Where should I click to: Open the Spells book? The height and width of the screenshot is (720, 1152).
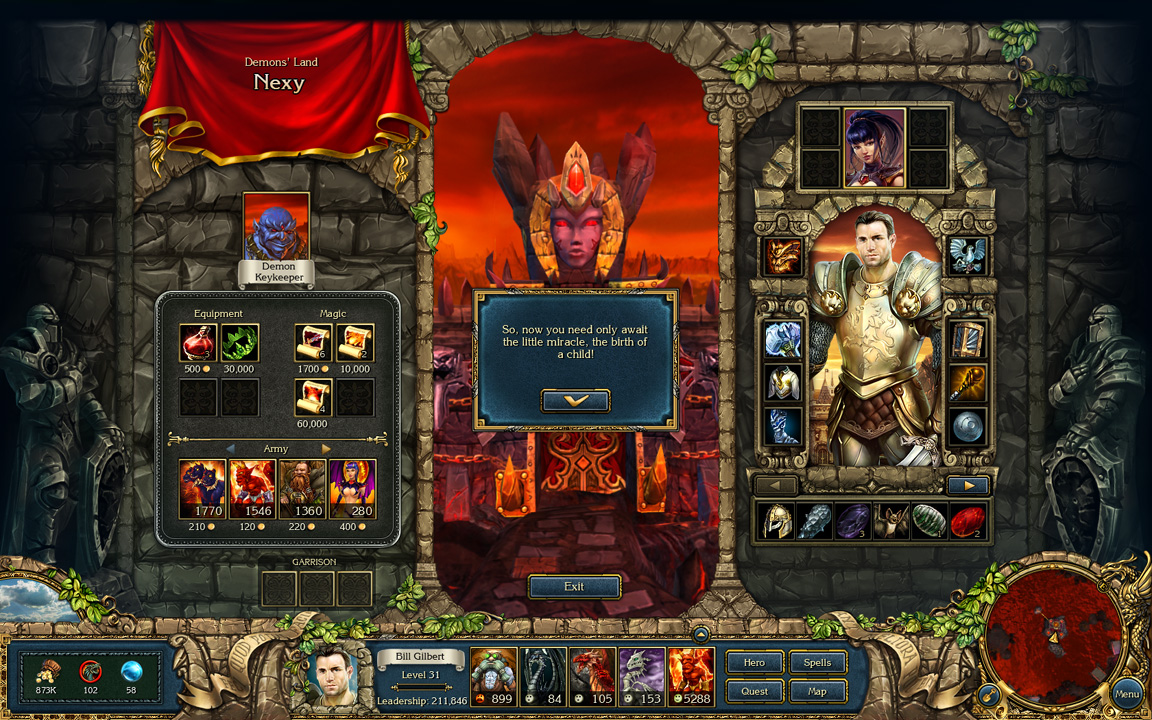(817, 662)
